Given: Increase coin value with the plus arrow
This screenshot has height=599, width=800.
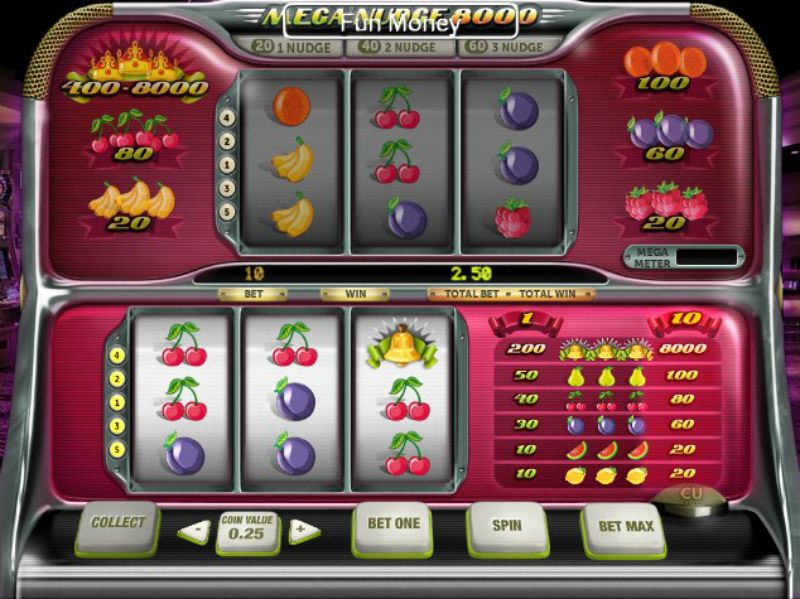Looking at the screenshot, I should (x=303, y=531).
